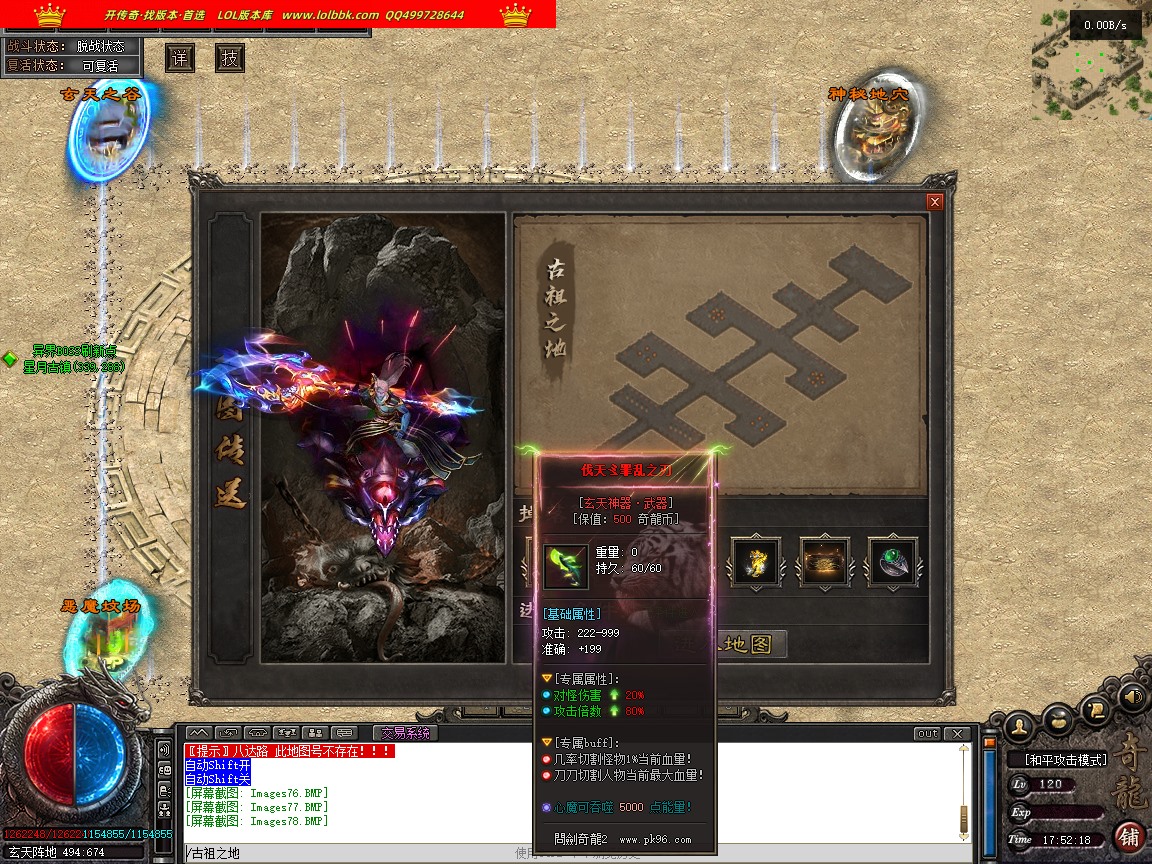Open the character silhouette icon
The width and height of the screenshot is (1152, 864).
tap(1018, 723)
